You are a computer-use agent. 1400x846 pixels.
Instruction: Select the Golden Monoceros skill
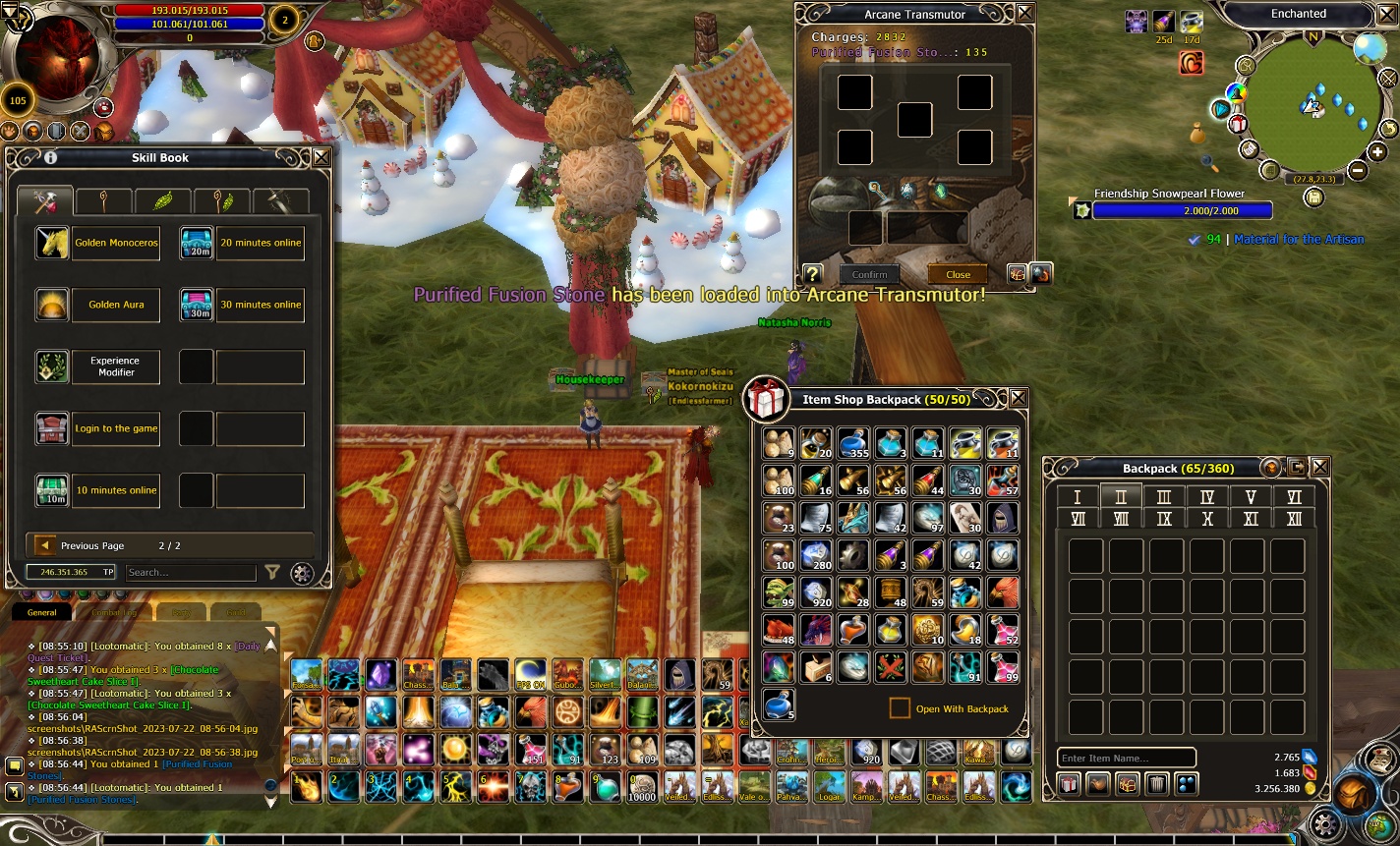tap(116, 243)
